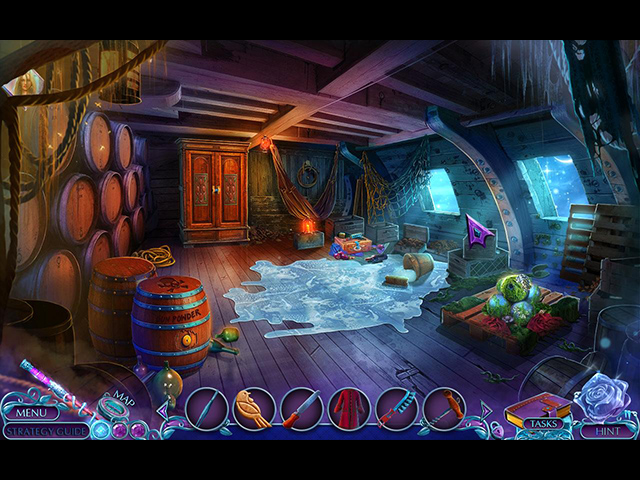Image resolution: width=640 pixels, height=480 pixels.
Task: Select the orange-handled tool item
Action: point(443,408)
